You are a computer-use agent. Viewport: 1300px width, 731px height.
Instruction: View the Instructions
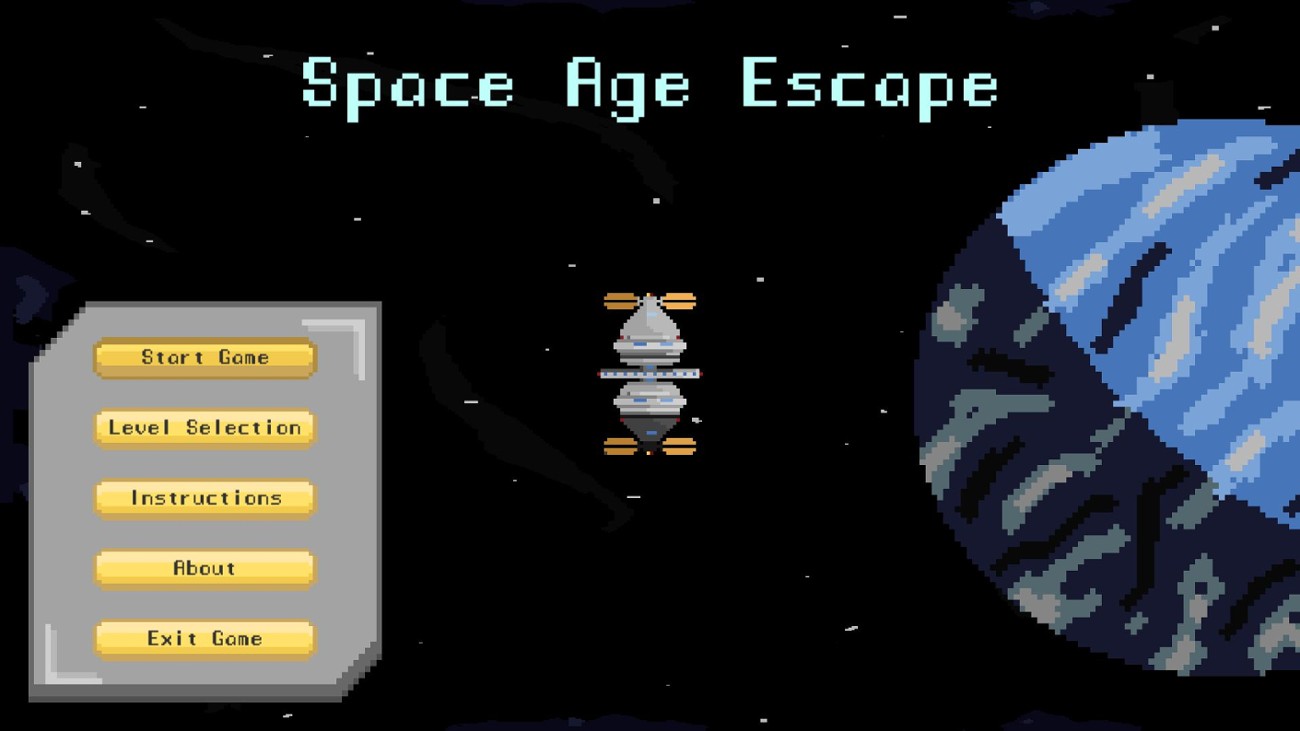pyautogui.click(x=203, y=497)
